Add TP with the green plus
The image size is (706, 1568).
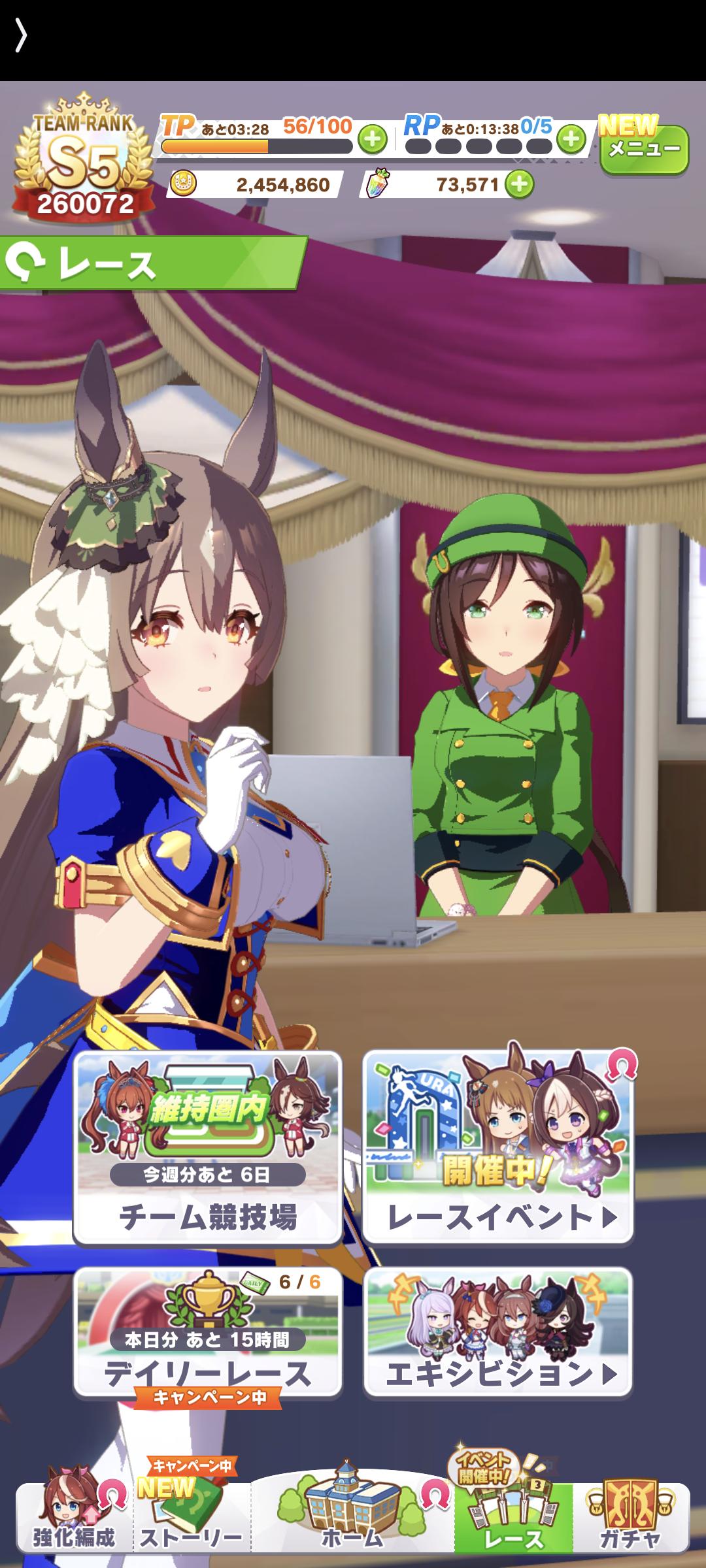(x=372, y=139)
